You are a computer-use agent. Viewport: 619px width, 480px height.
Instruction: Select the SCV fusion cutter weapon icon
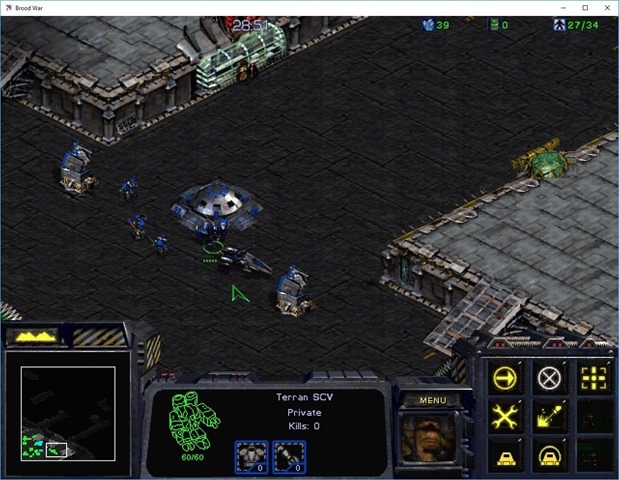[x=288, y=456]
